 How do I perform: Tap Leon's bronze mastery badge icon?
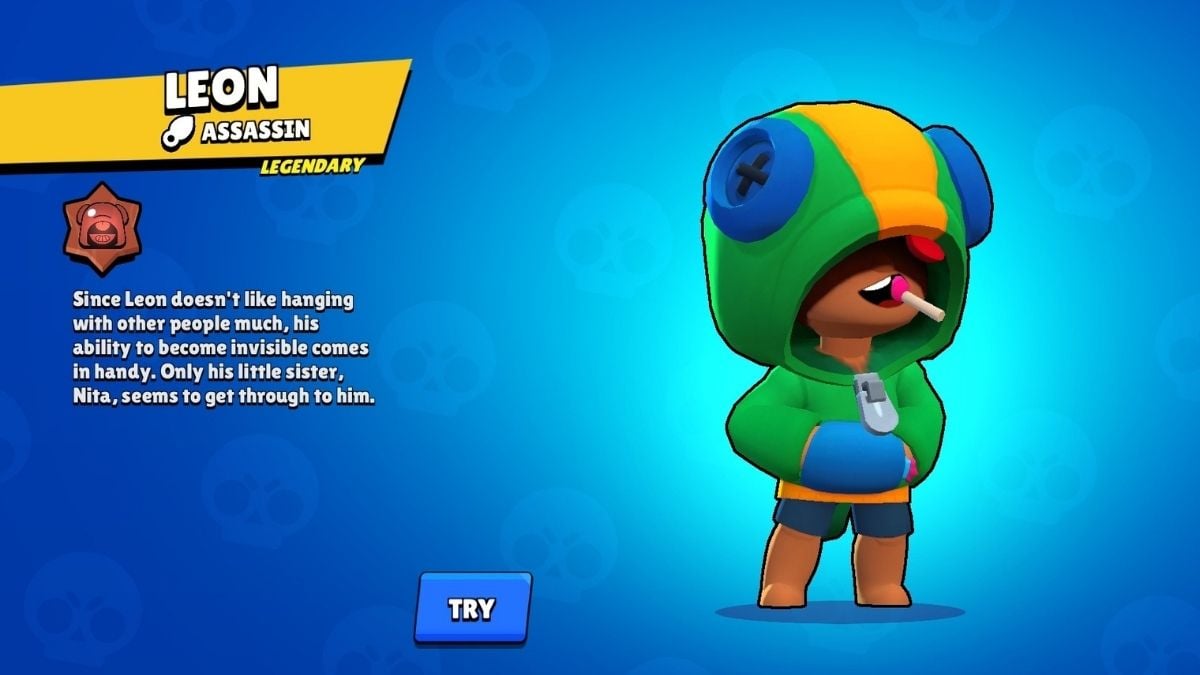coord(101,229)
